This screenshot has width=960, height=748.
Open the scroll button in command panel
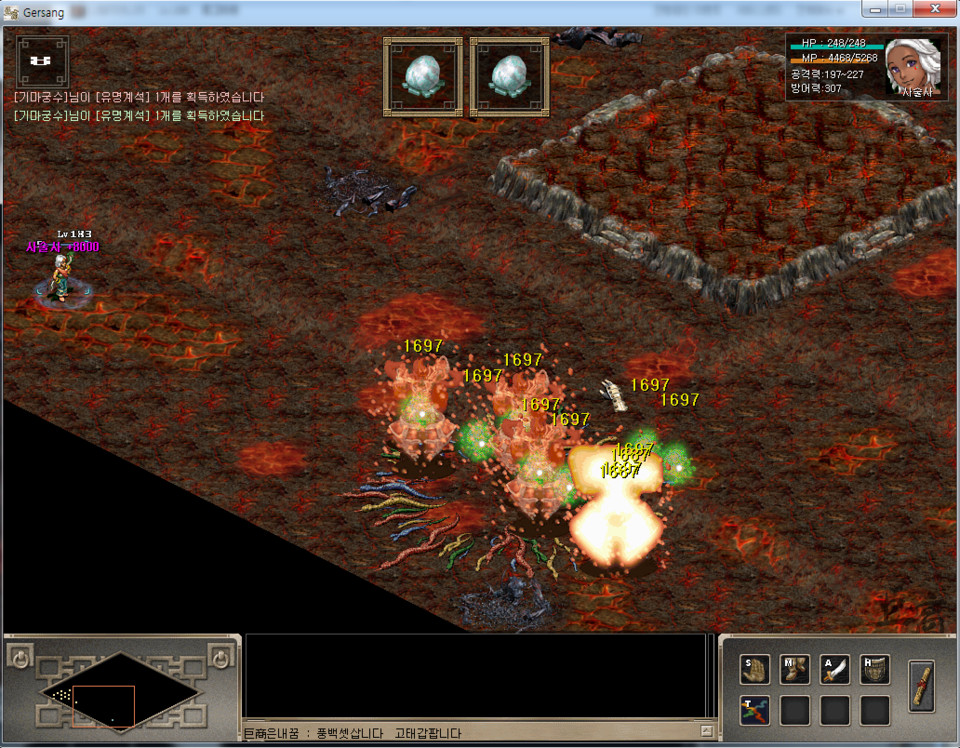[x=921, y=687]
